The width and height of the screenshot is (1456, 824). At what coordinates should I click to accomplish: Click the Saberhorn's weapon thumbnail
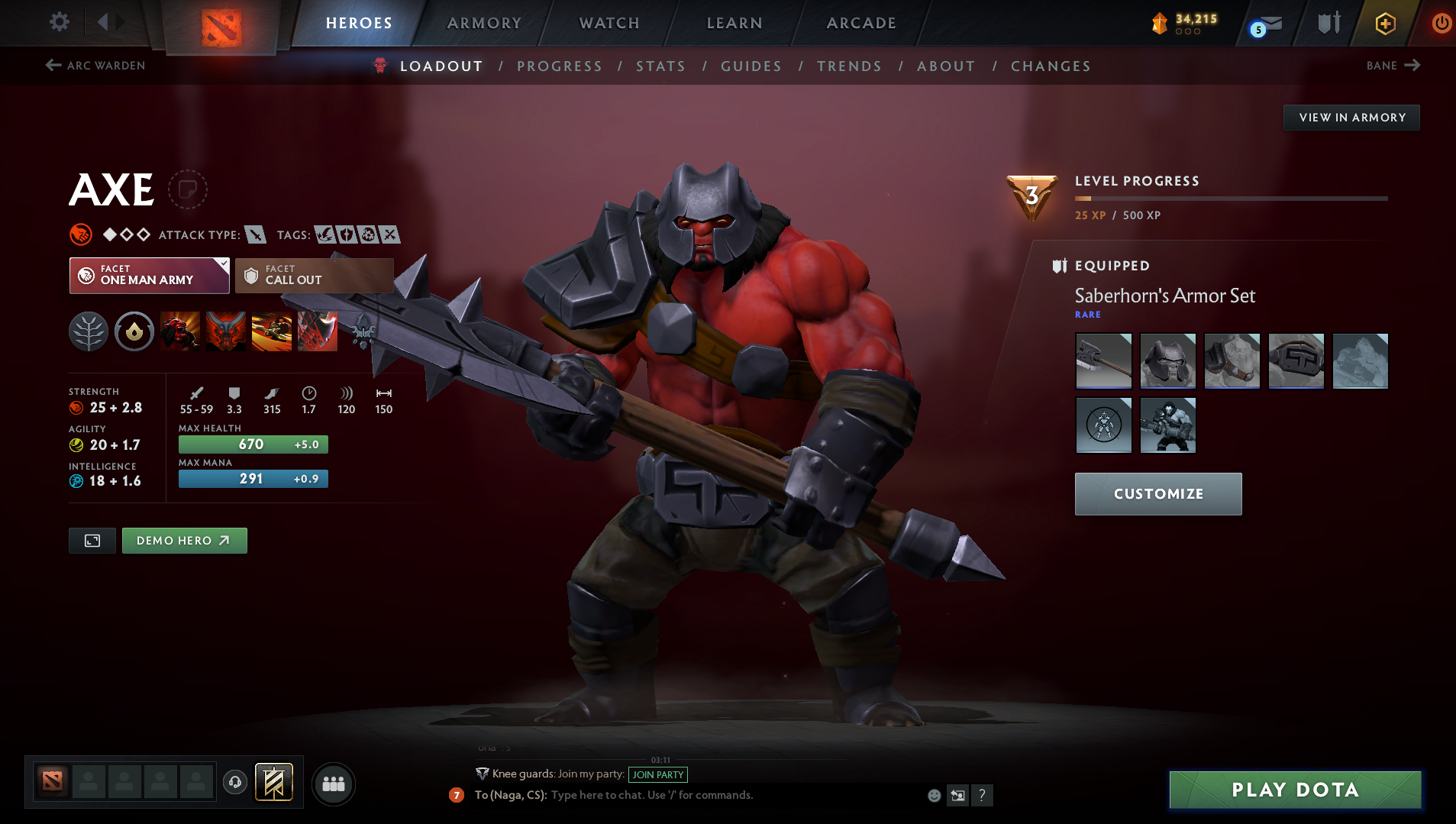1103,360
